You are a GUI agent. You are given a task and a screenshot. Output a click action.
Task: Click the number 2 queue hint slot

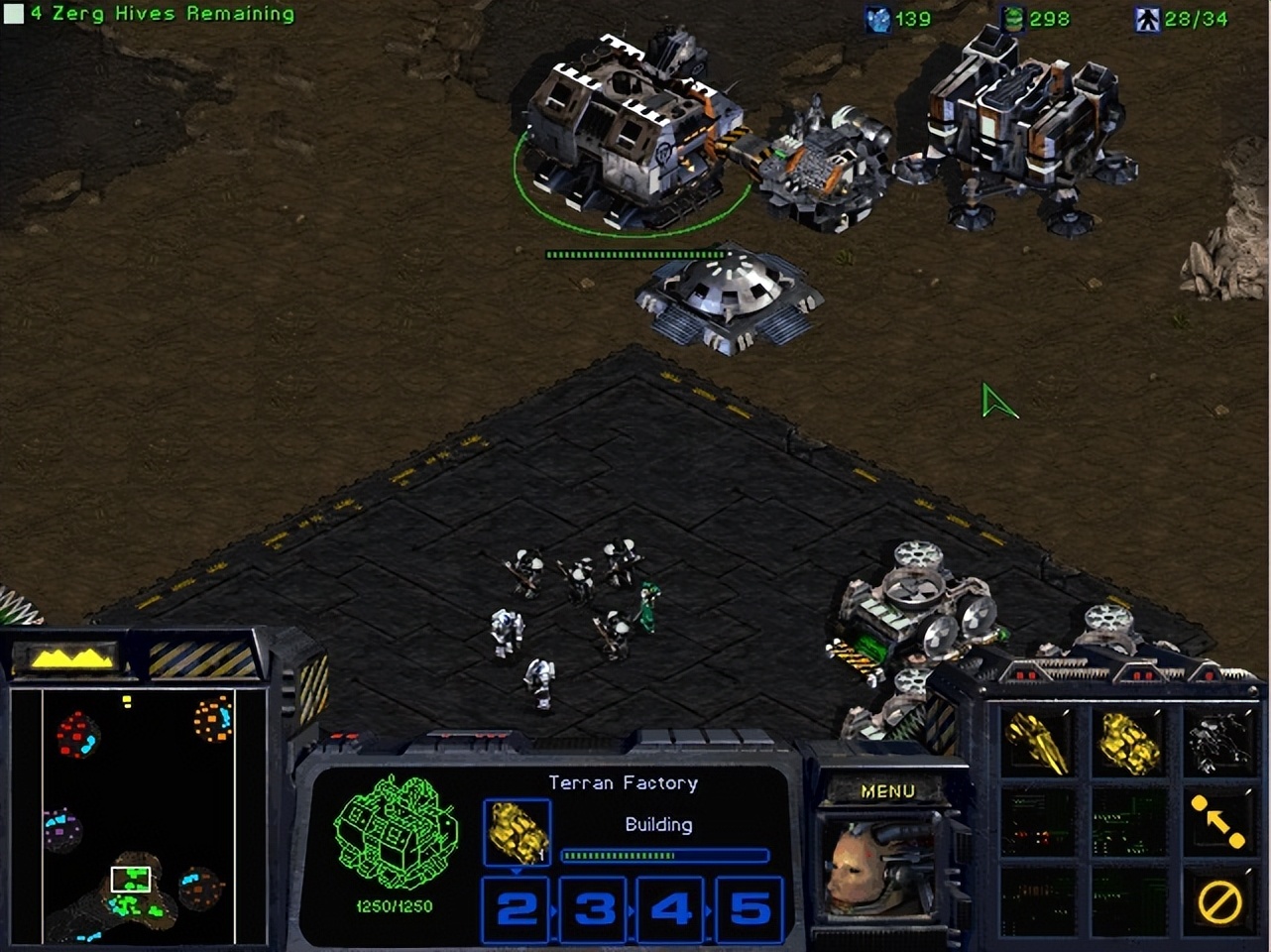click(x=515, y=906)
